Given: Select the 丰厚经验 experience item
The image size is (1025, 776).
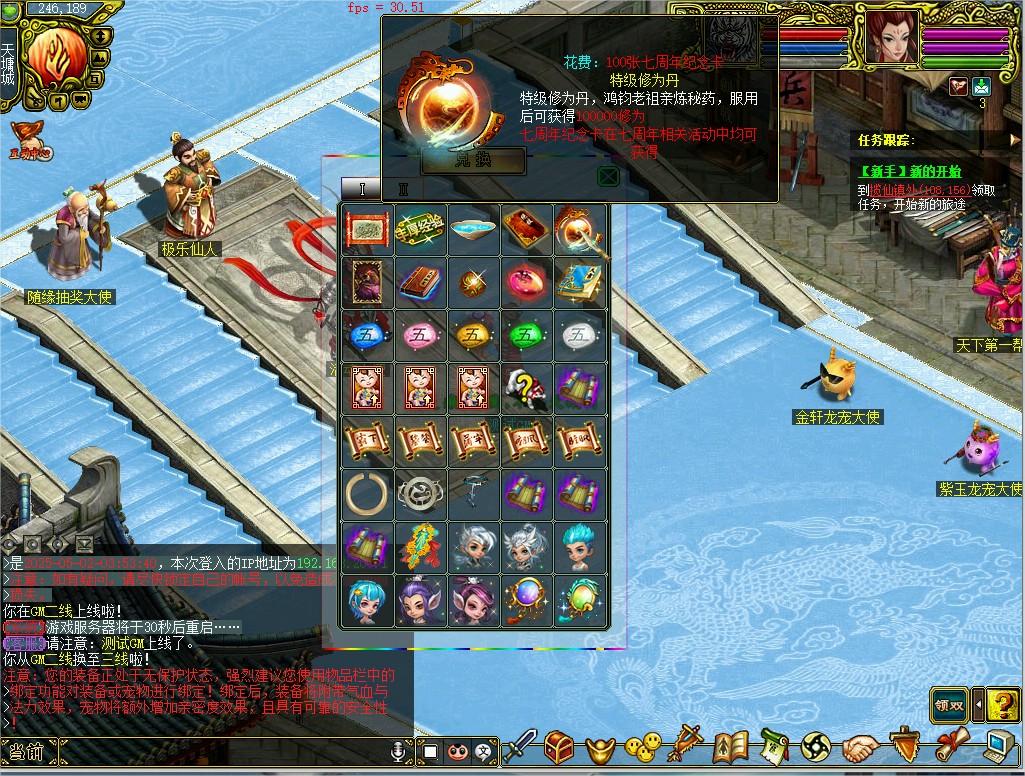Looking at the screenshot, I should 420,229.
